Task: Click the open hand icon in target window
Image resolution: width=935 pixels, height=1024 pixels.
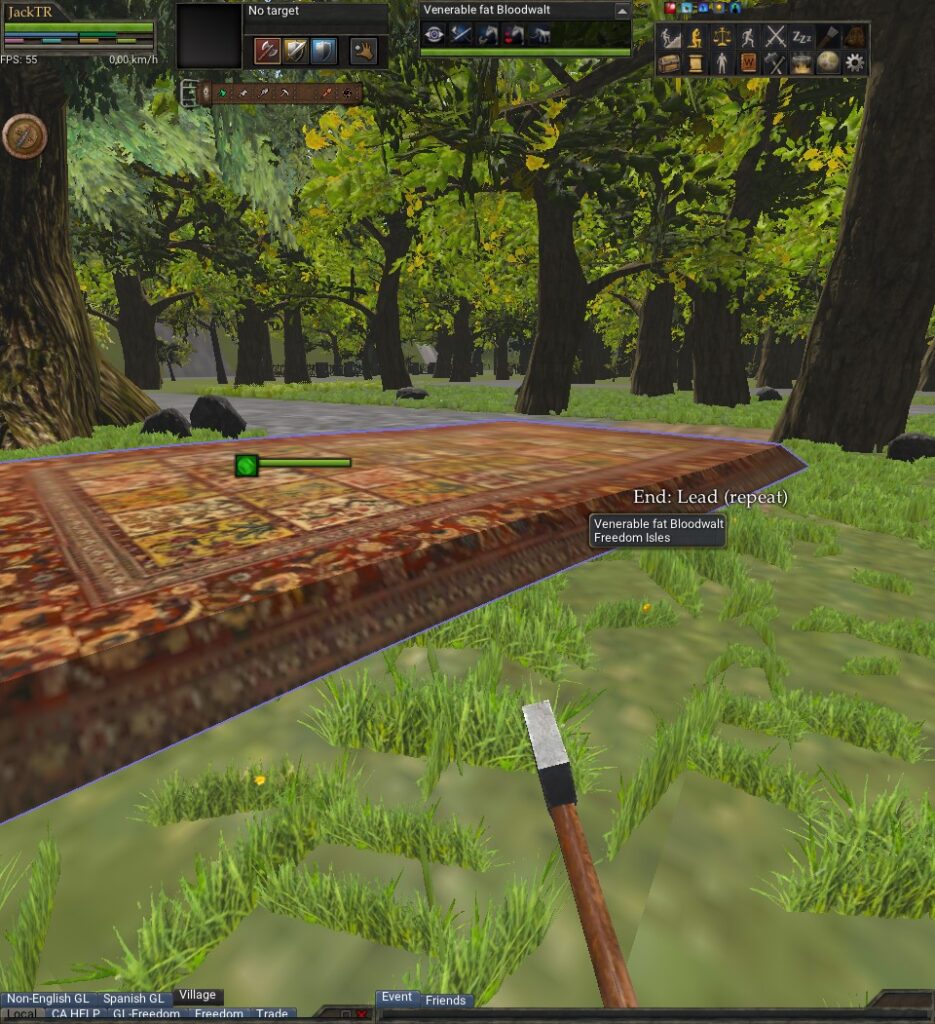Action: click(364, 50)
